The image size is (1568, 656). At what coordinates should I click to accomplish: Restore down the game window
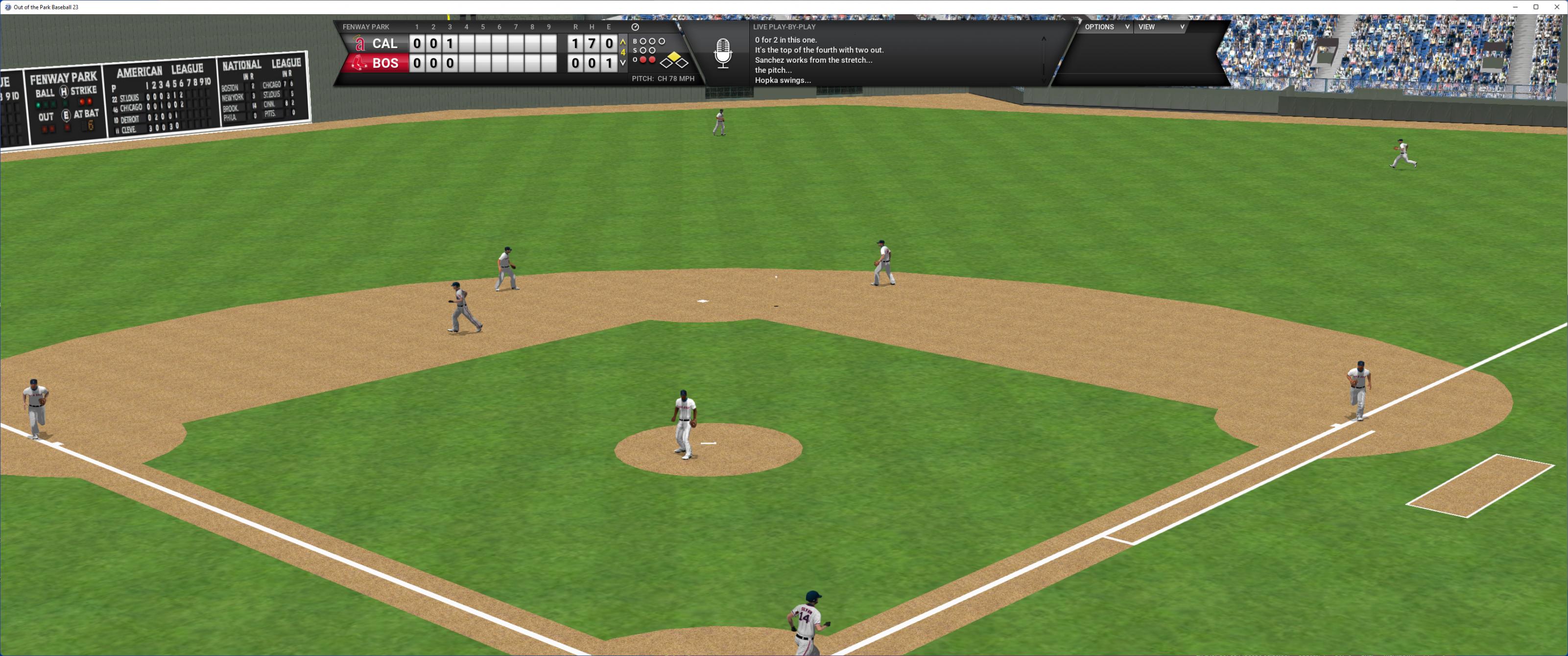click(x=1536, y=7)
